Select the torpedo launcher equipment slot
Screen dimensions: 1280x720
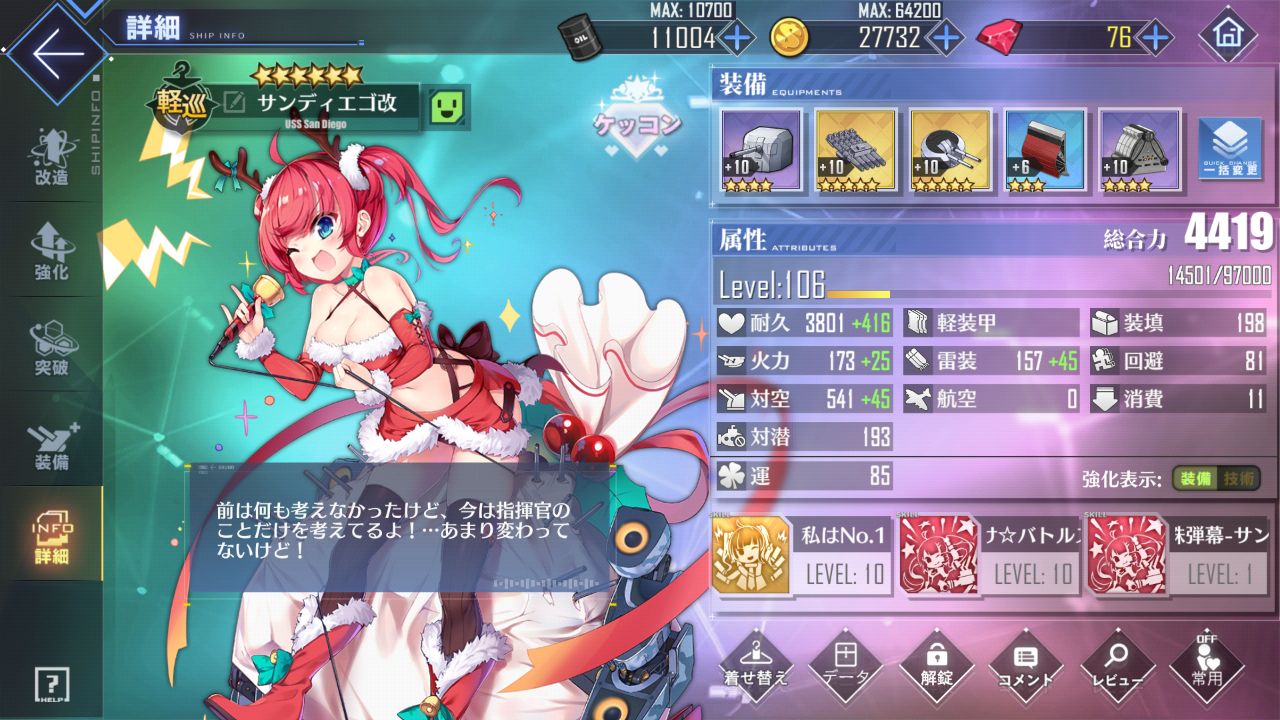tap(855, 149)
